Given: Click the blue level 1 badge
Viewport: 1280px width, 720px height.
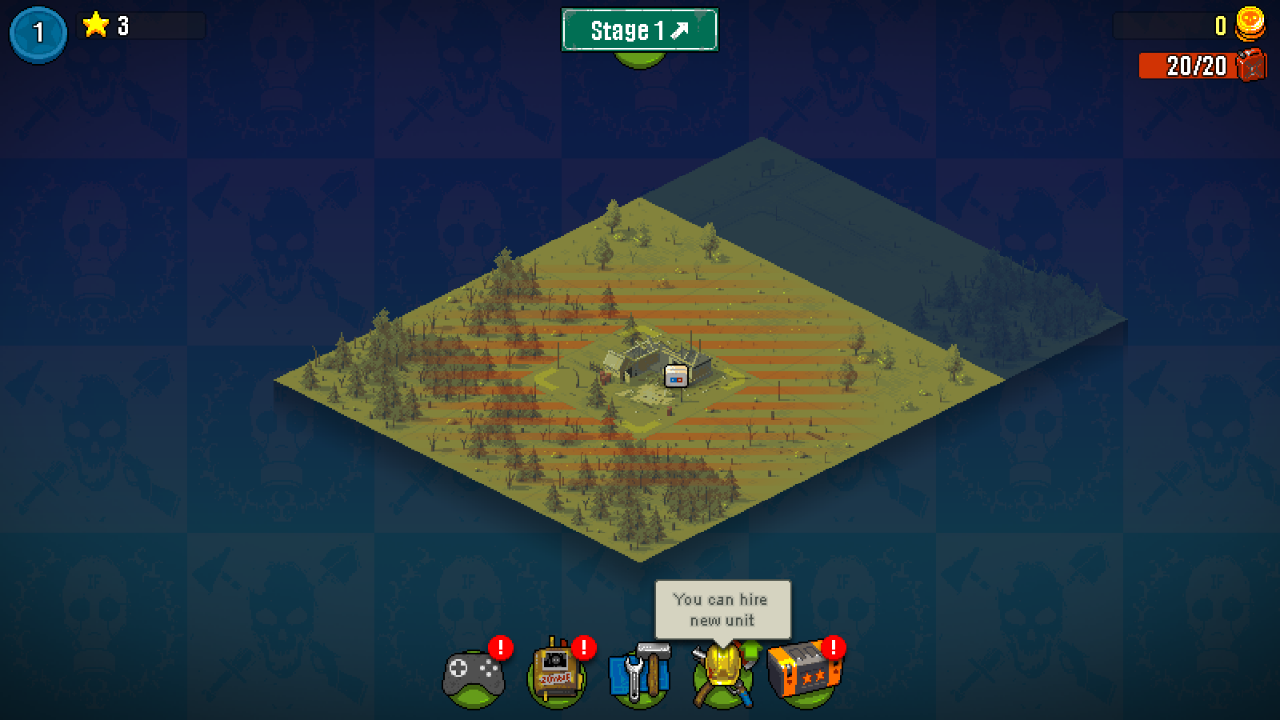Looking at the screenshot, I should point(38,33).
